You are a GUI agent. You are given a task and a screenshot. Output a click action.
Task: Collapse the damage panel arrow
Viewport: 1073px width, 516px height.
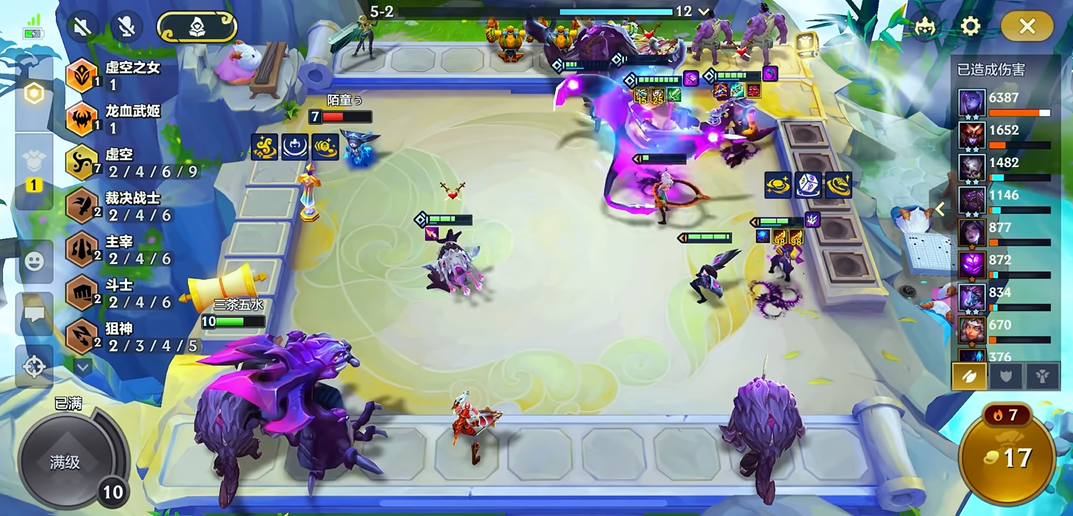point(940,209)
